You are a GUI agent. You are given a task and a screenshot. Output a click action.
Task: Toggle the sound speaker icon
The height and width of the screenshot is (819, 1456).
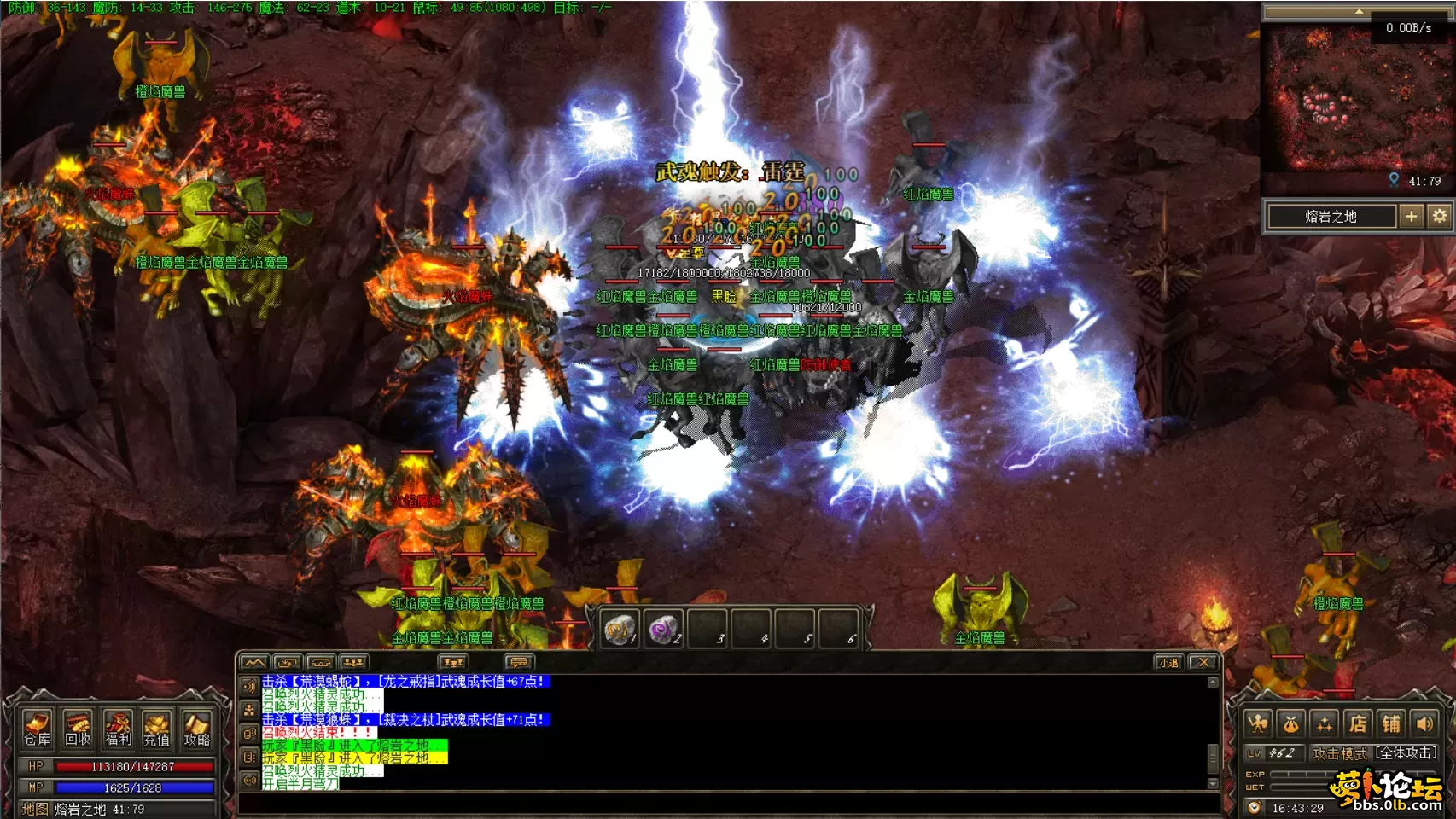(1424, 724)
